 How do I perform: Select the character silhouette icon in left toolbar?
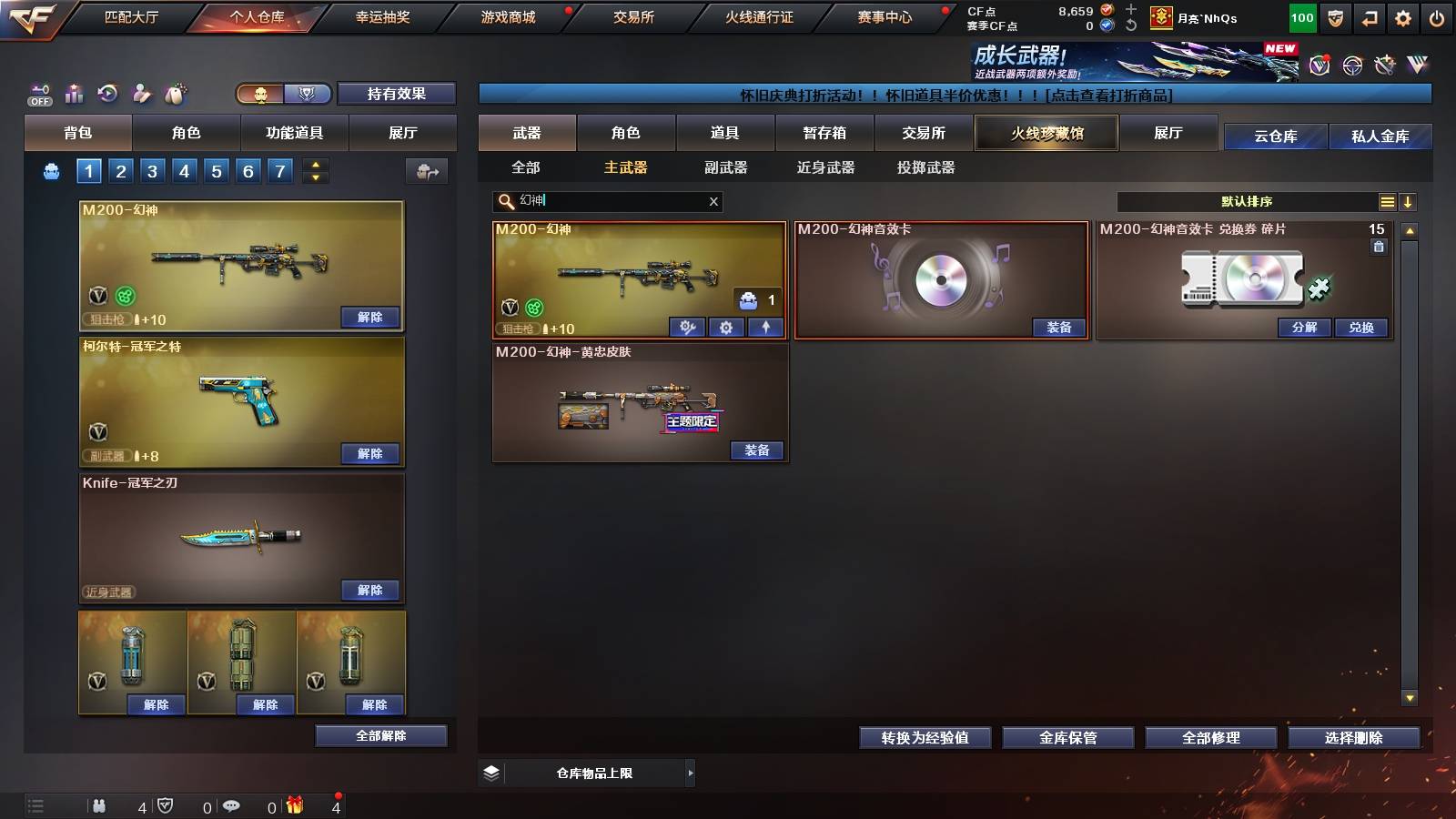[141, 94]
